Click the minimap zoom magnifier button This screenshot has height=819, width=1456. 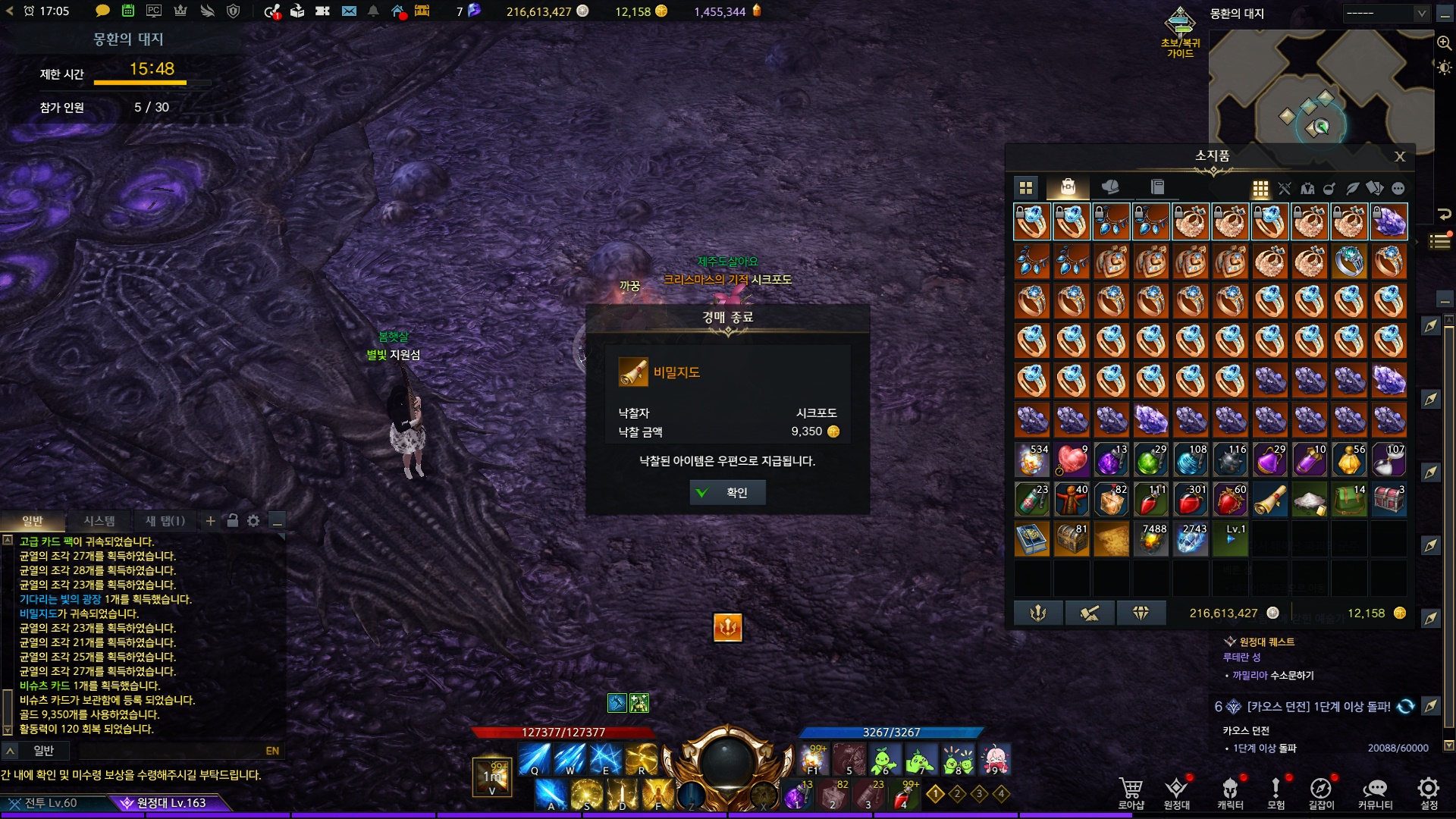(1444, 43)
